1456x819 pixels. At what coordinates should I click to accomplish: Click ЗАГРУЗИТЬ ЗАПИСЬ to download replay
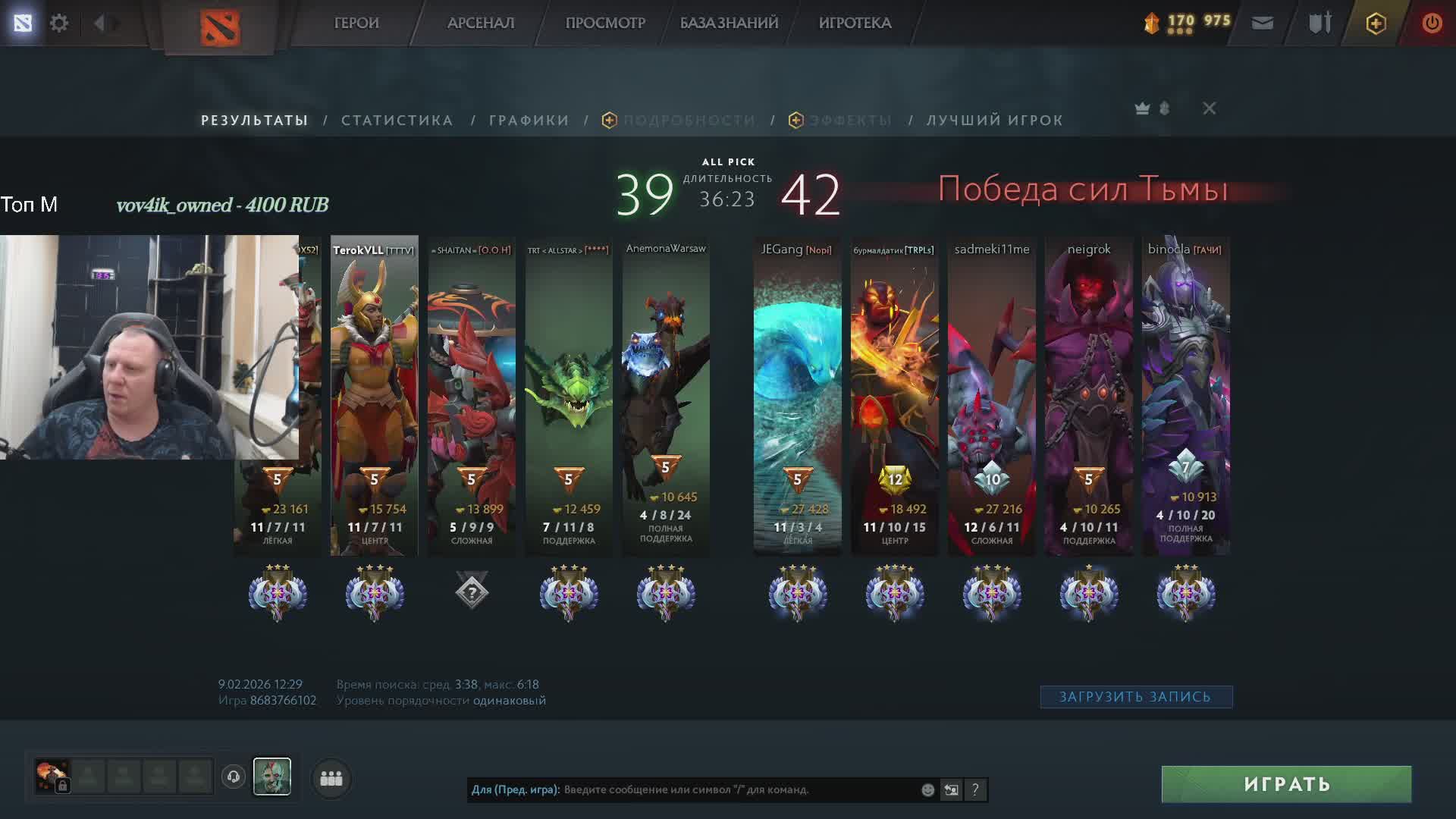(x=1135, y=697)
